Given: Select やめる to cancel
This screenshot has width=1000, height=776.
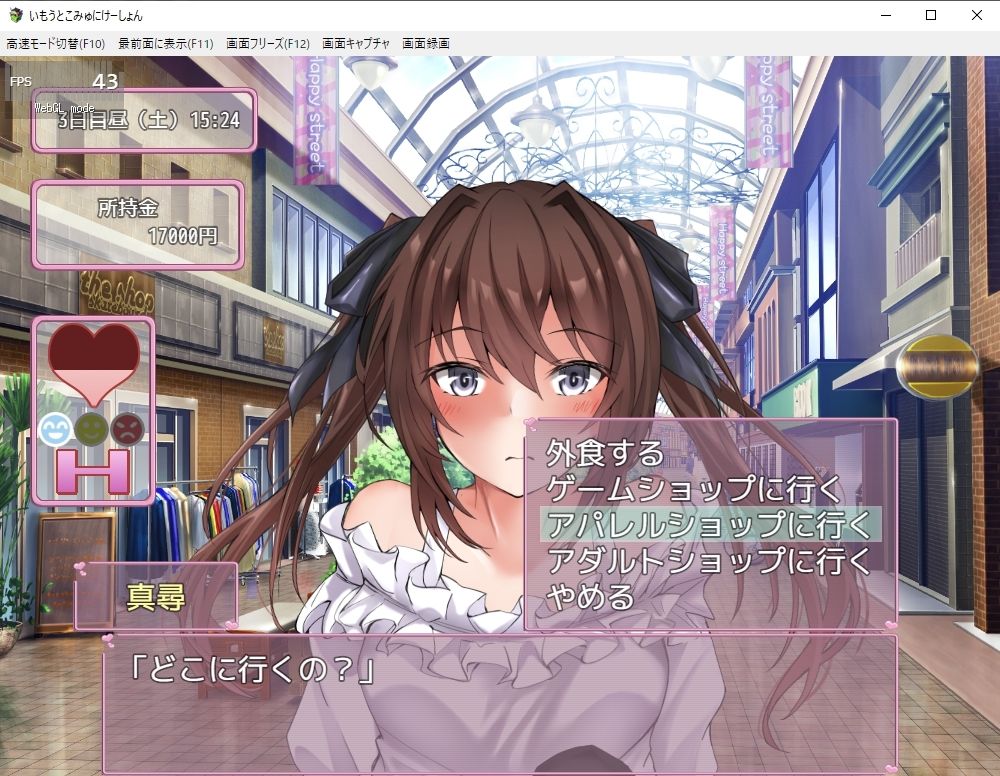Looking at the screenshot, I should coord(591,597).
